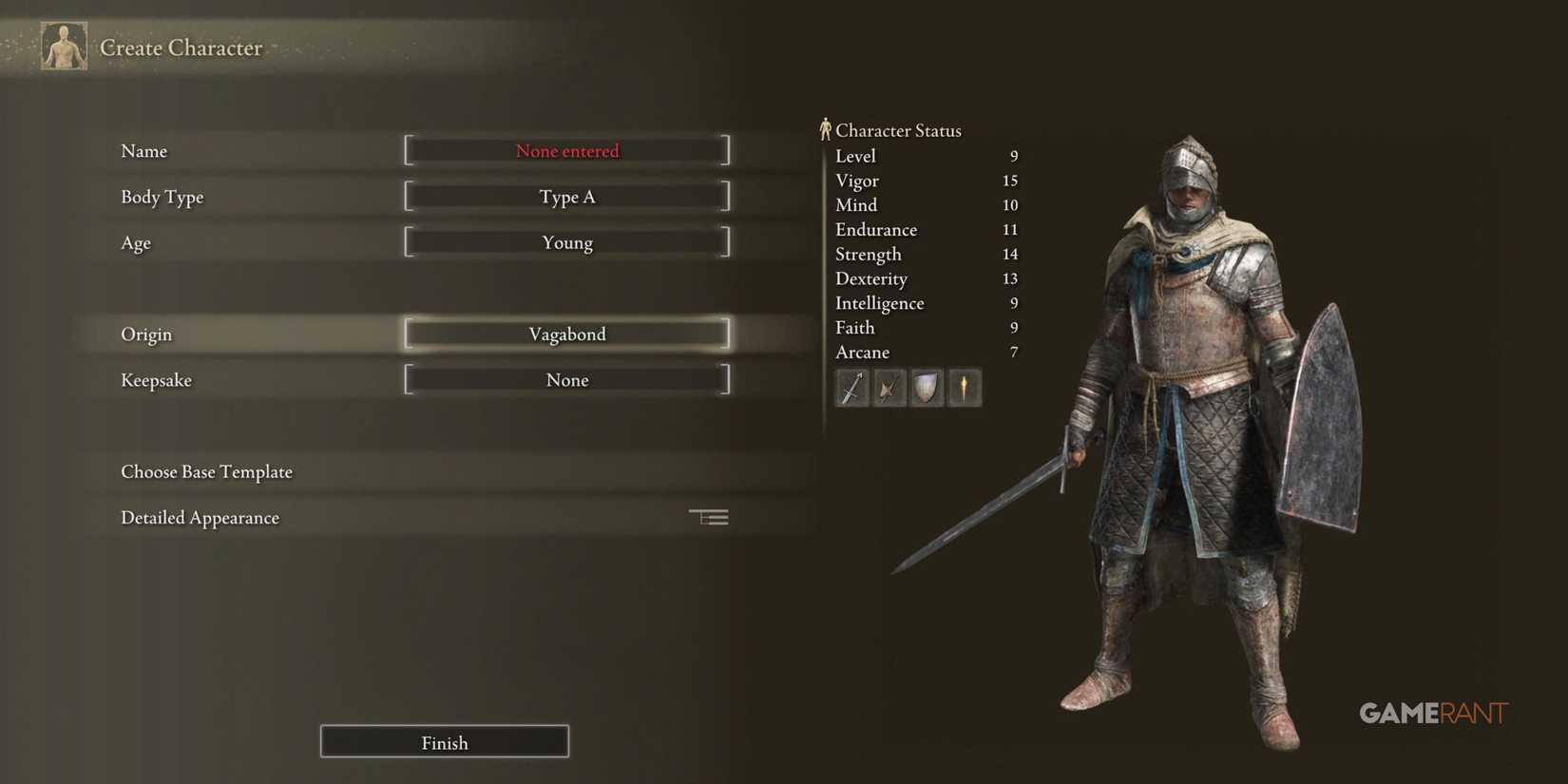Image resolution: width=1568 pixels, height=784 pixels.
Task: Click the second equipment slot icon
Action: pos(889,387)
